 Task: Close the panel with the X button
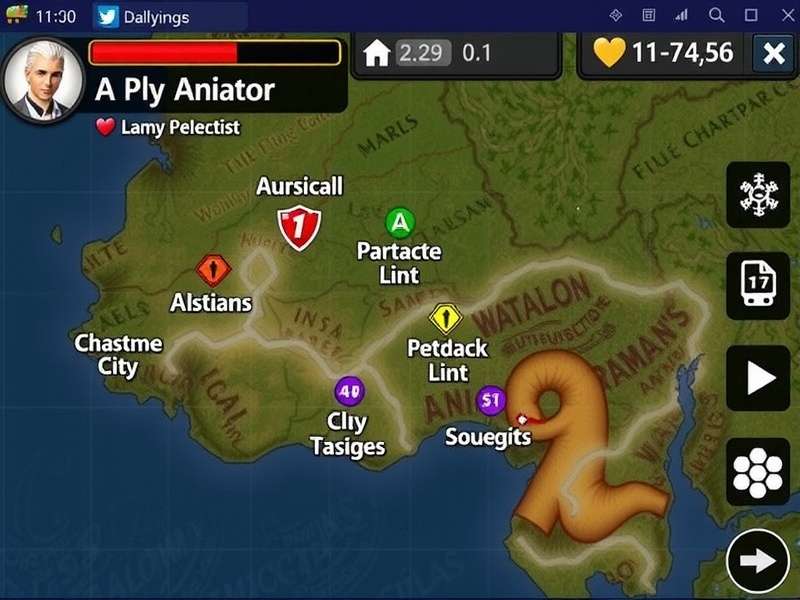[x=773, y=54]
